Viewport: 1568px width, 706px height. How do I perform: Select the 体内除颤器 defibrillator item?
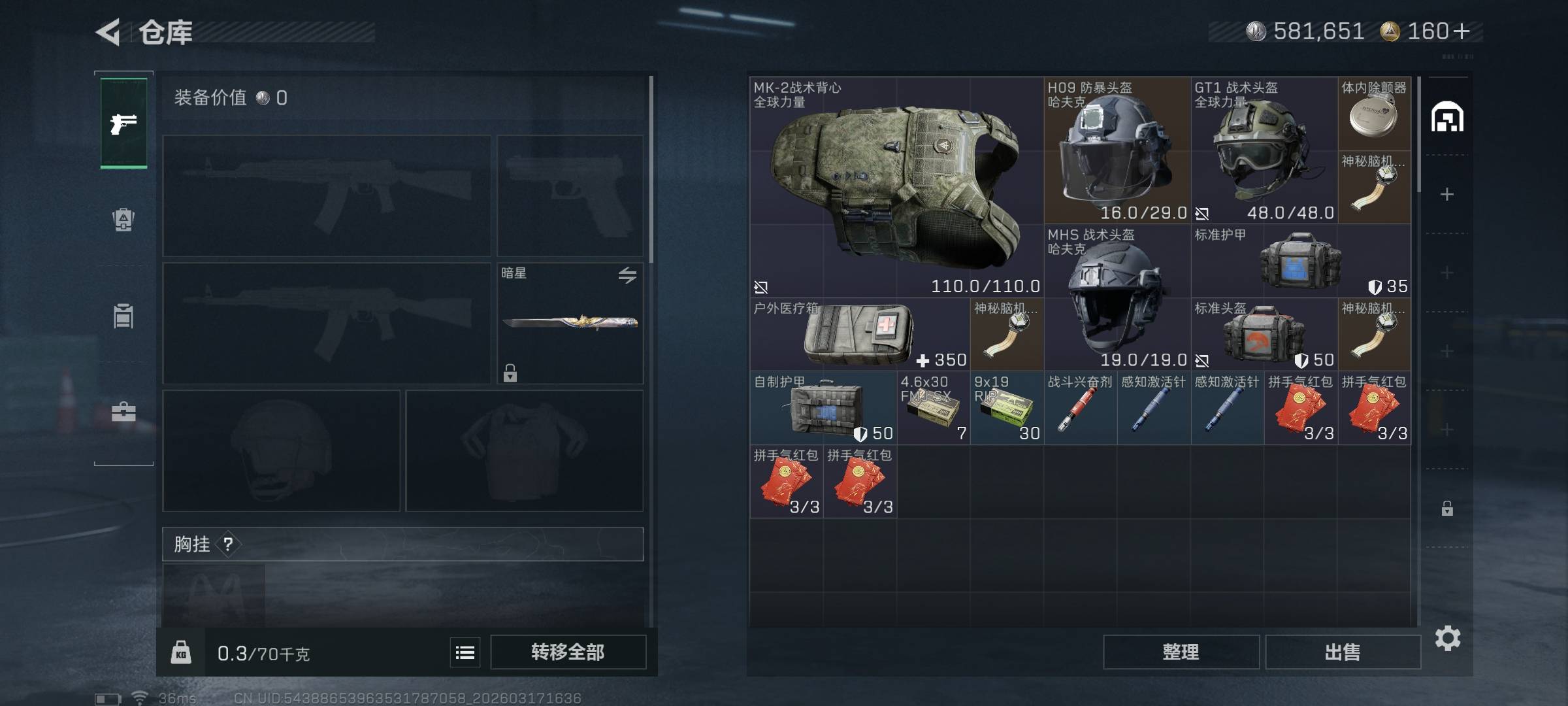click(1374, 114)
